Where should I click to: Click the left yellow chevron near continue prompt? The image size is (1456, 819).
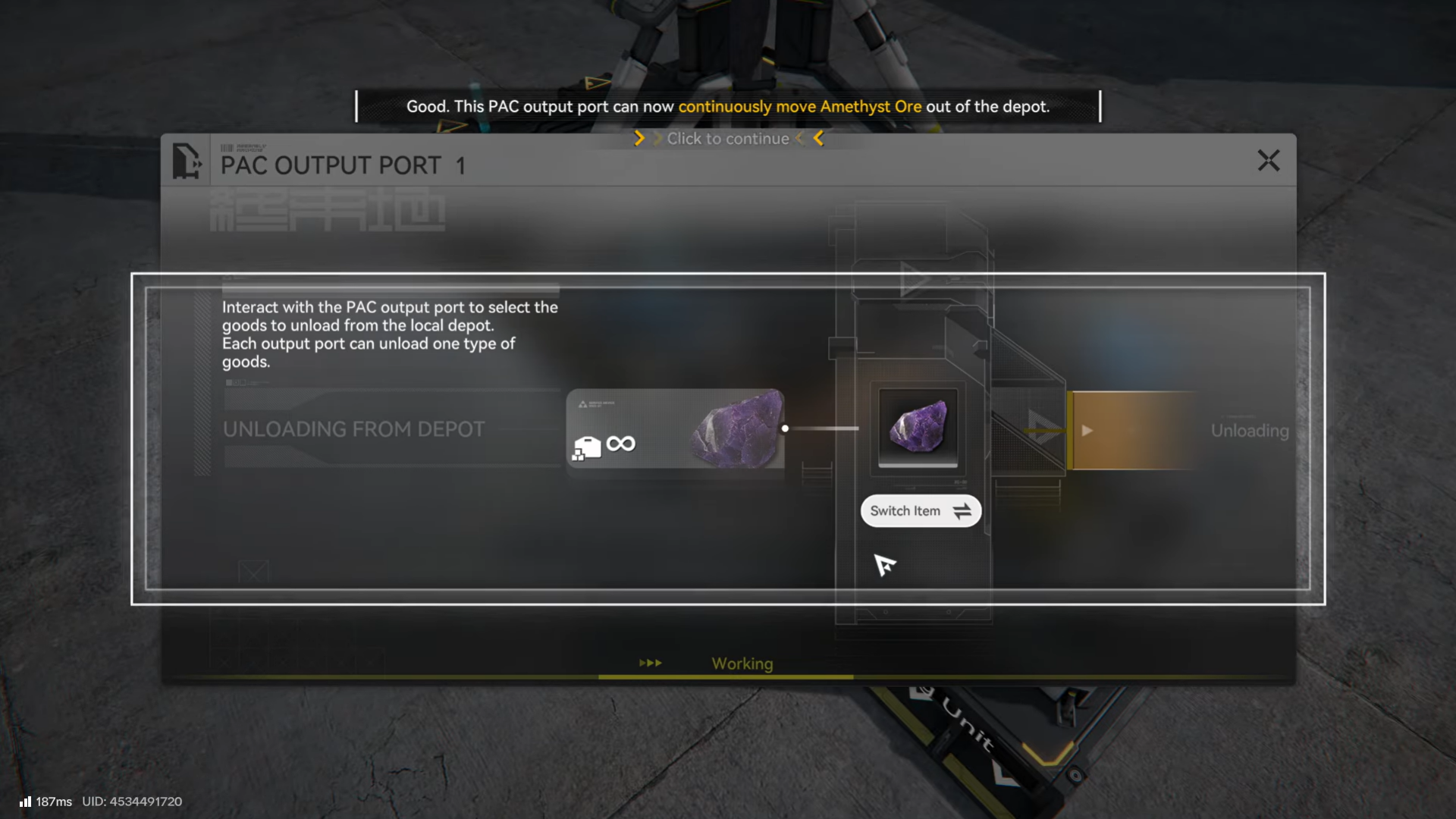[x=639, y=139]
